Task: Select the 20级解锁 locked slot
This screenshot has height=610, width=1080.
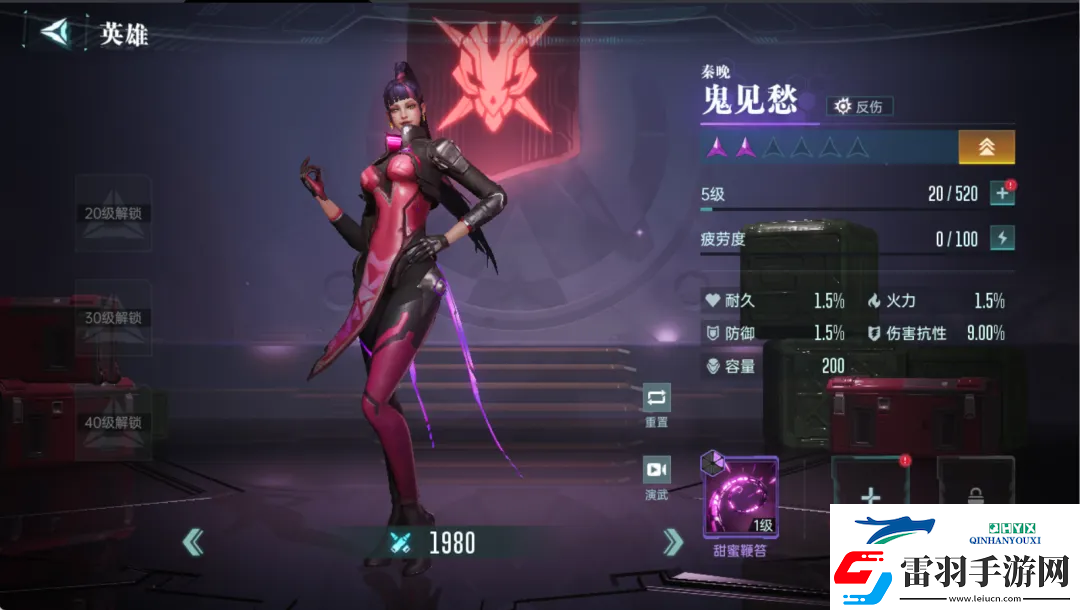Action: [113, 213]
